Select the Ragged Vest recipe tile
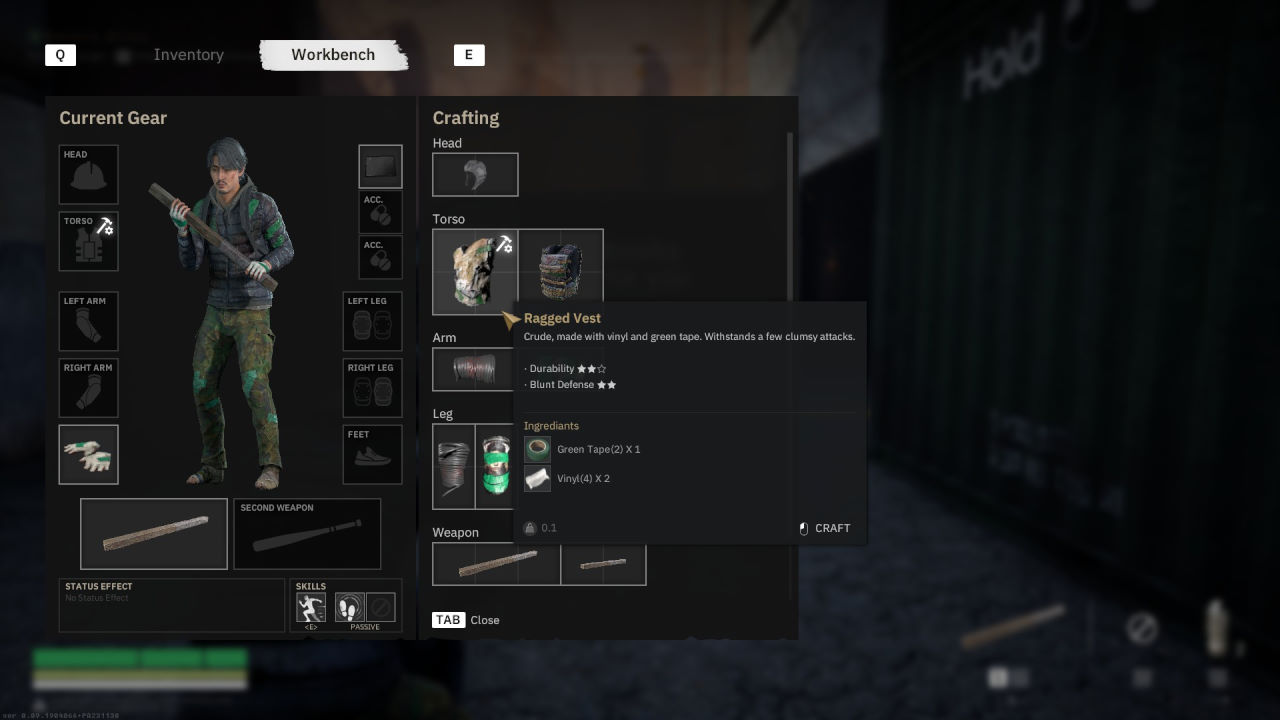The image size is (1280, 720). click(474, 271)
